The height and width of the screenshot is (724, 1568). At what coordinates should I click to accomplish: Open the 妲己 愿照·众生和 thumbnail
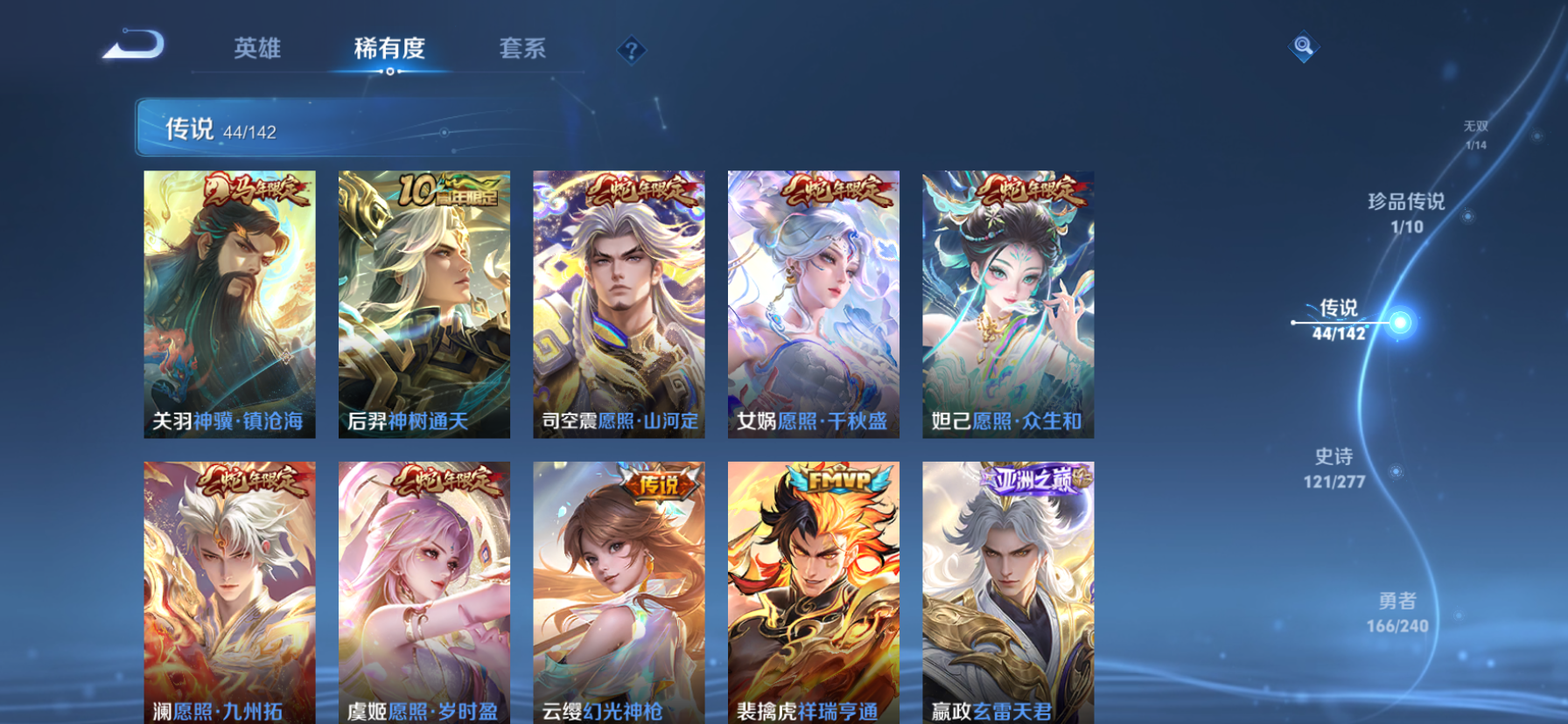[x=1006, y=306]
